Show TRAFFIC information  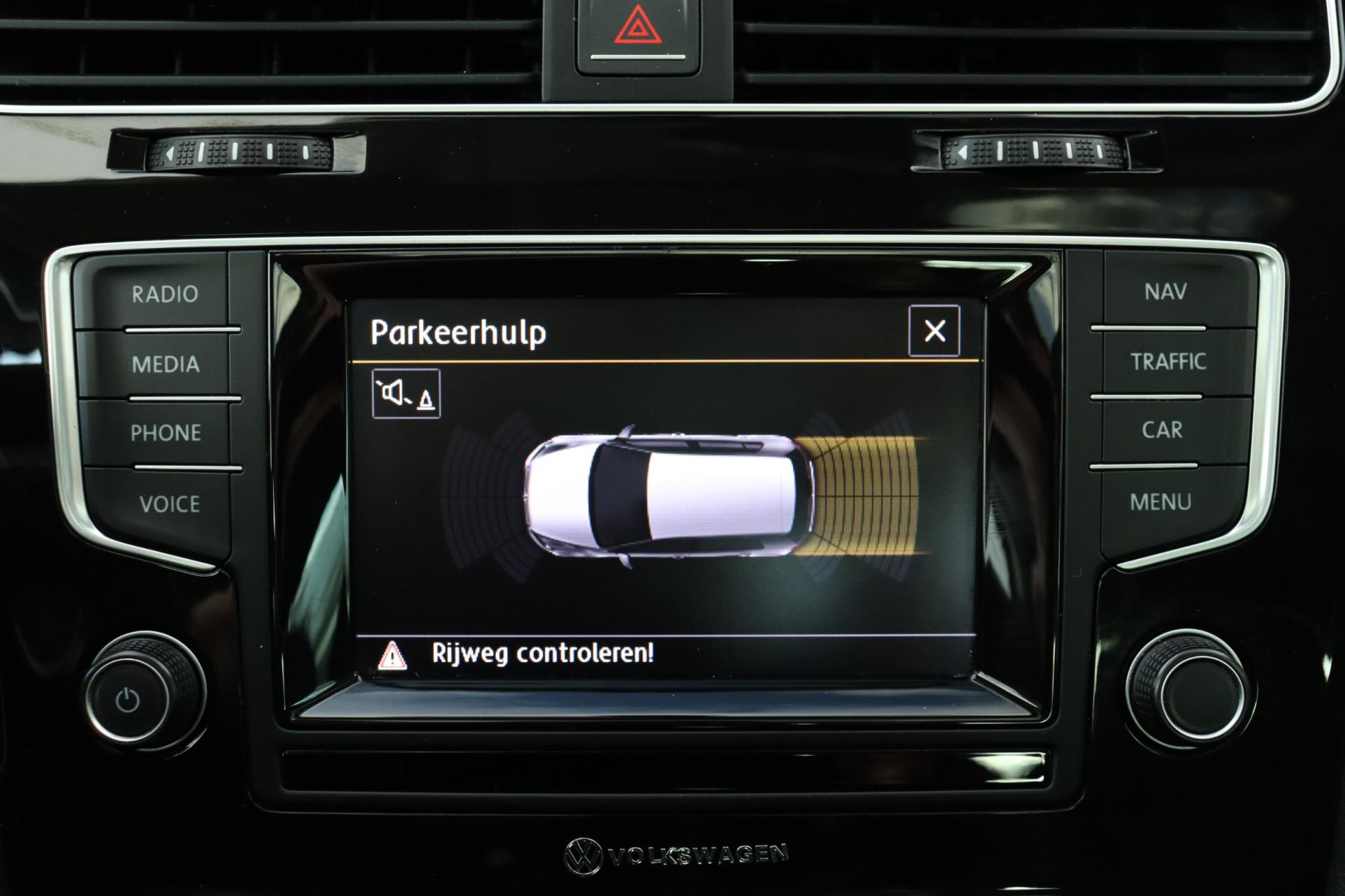(1168, 361)
